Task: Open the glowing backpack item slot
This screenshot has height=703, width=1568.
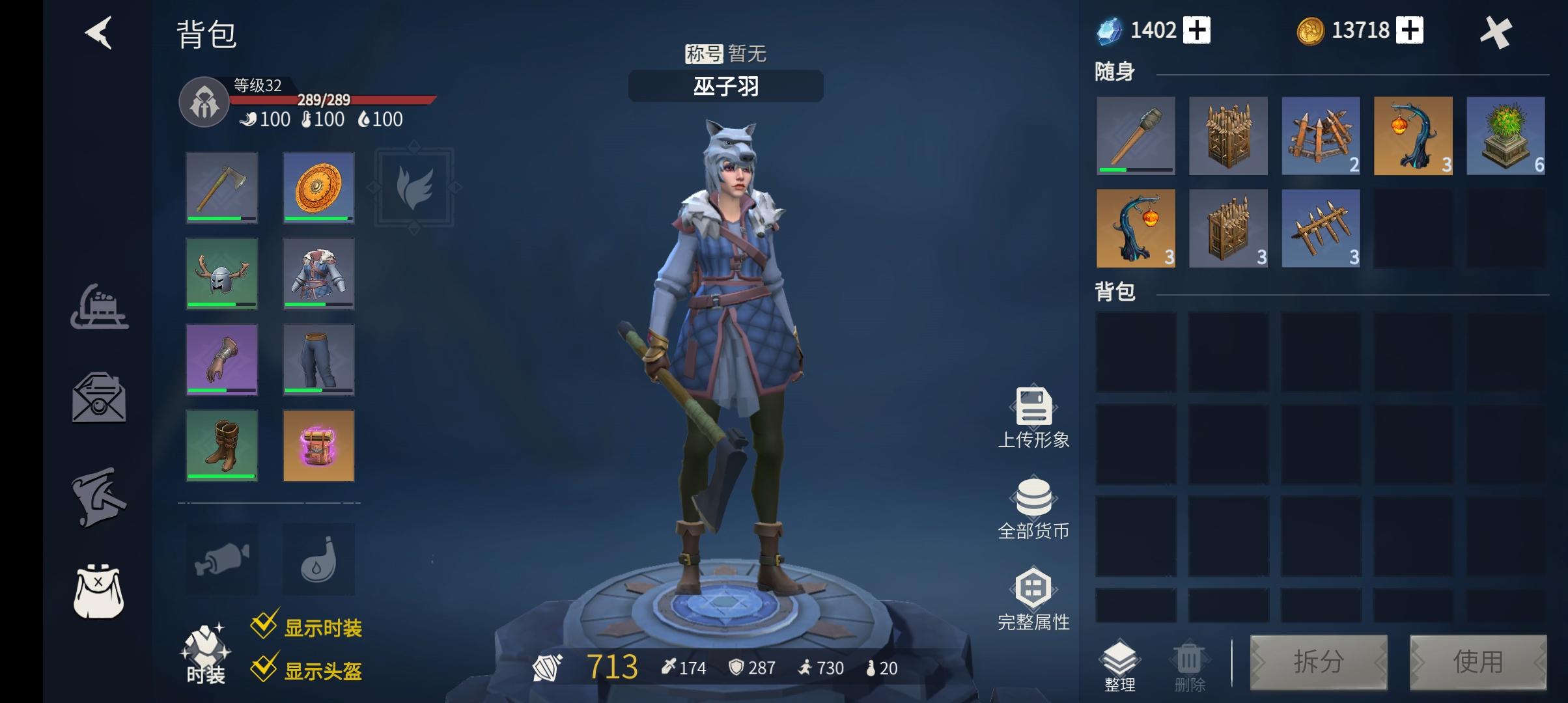Action: point(318,445)
